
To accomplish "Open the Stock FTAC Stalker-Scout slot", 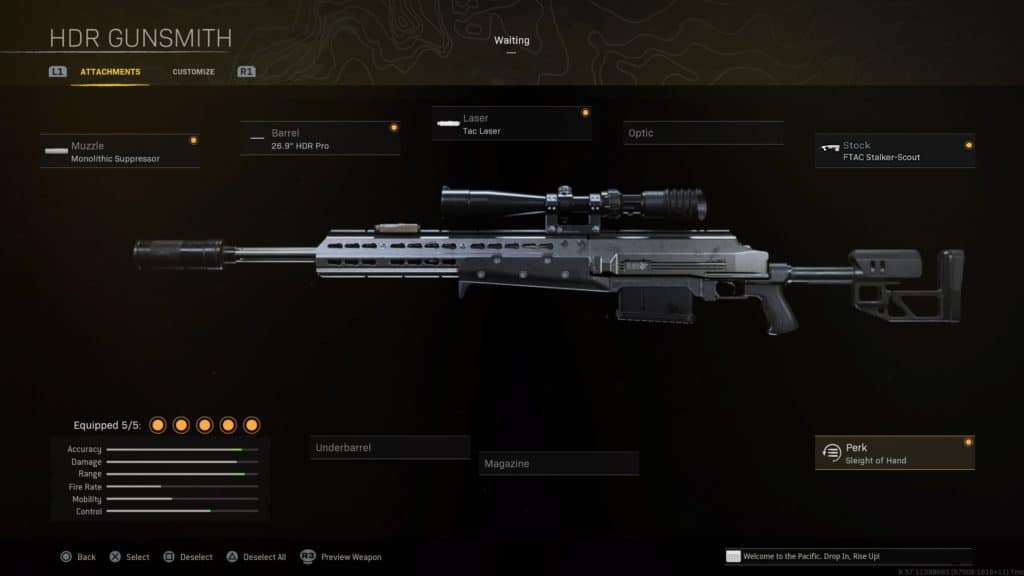I will pos(894,151).
